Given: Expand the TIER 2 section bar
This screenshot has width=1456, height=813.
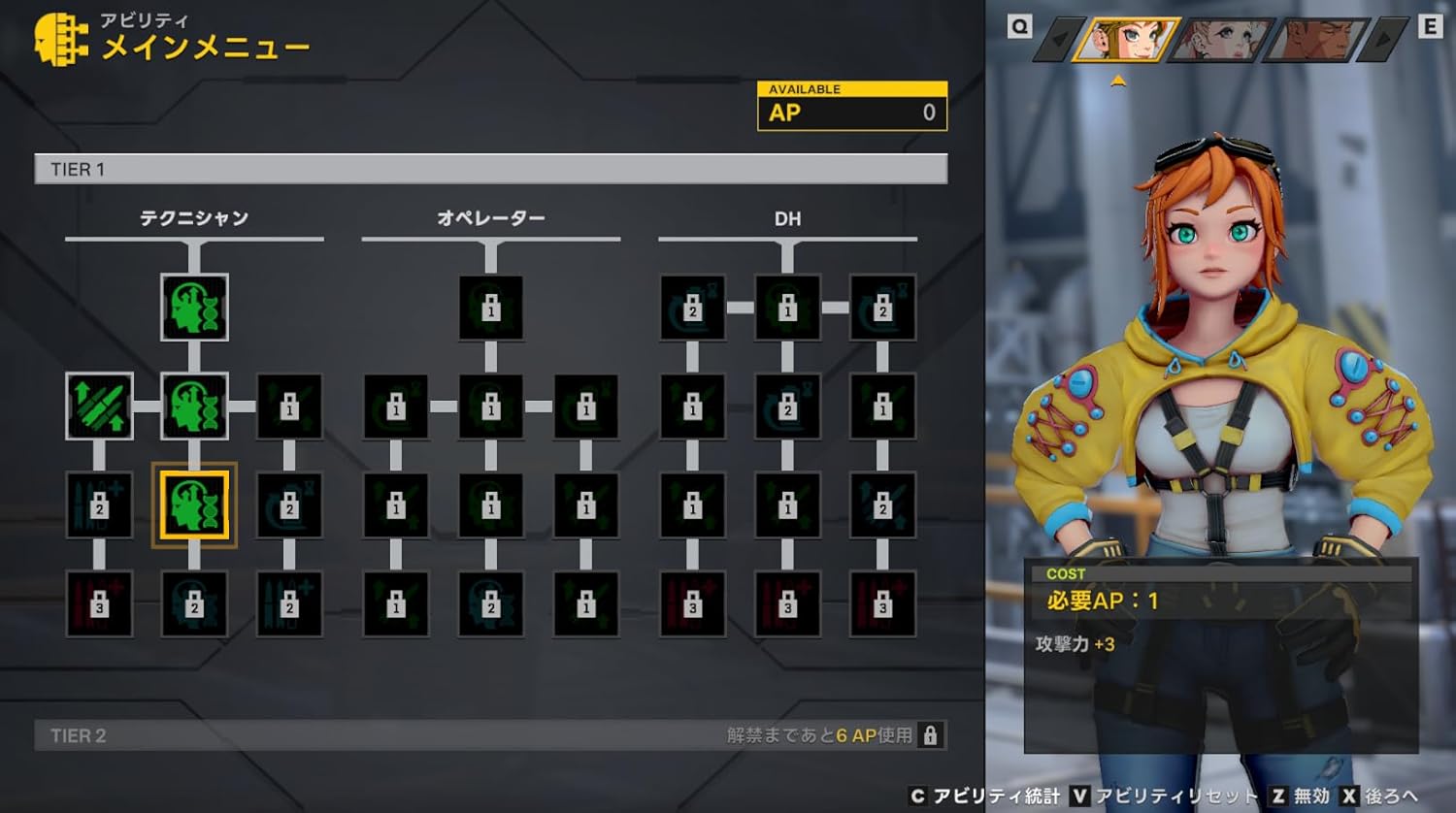Looking at the screenshot, I should click(x=388, y=735).
